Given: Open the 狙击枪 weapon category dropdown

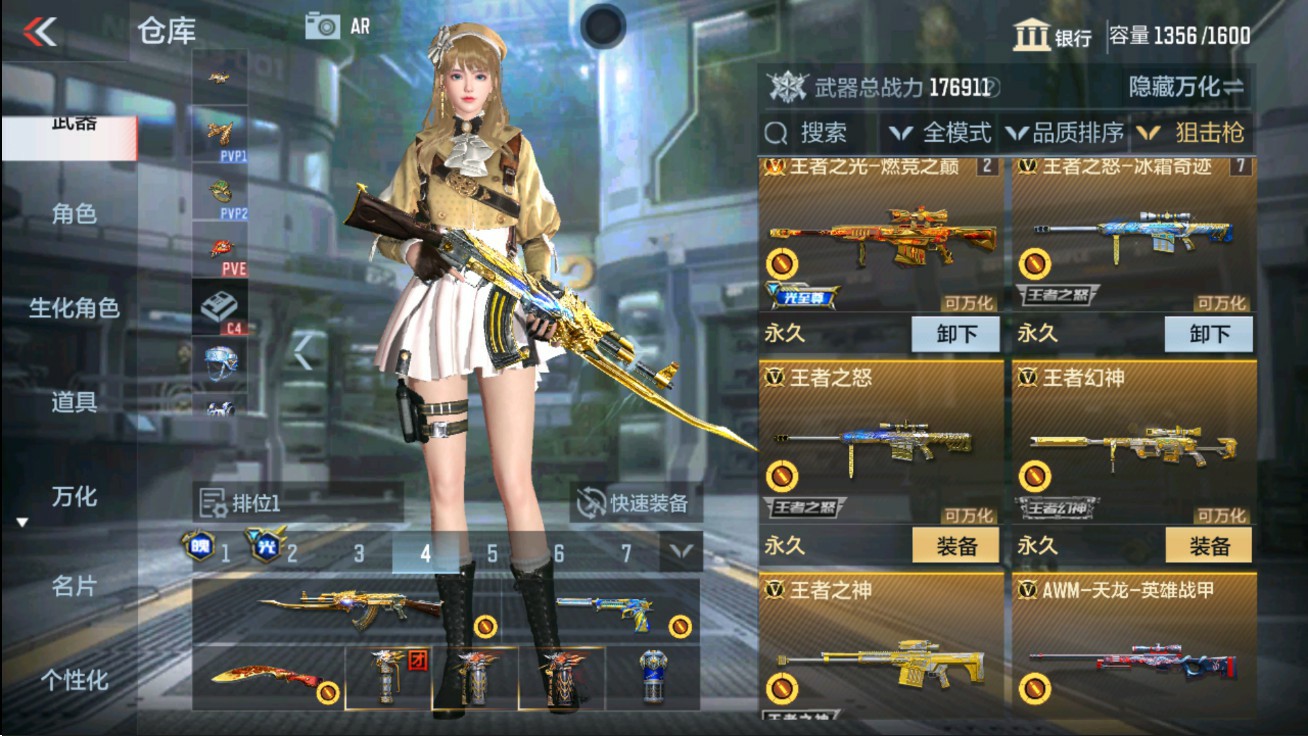Looking at the screenshot, I should point(1204,131).
